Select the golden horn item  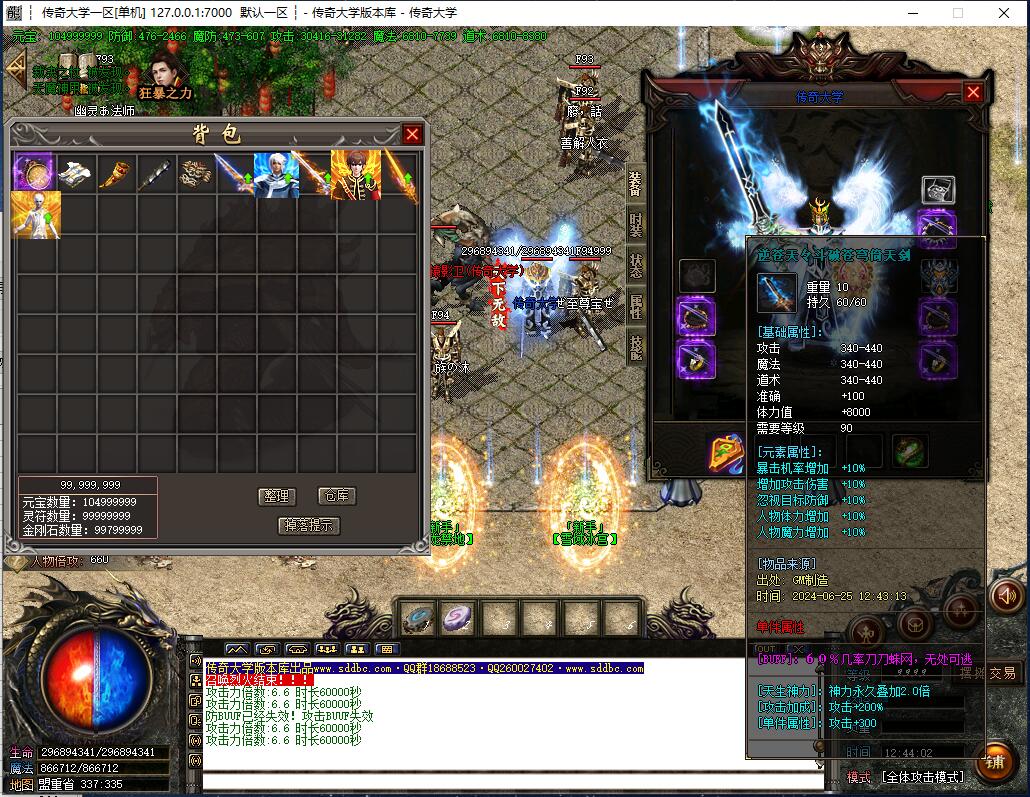[115, 173]
